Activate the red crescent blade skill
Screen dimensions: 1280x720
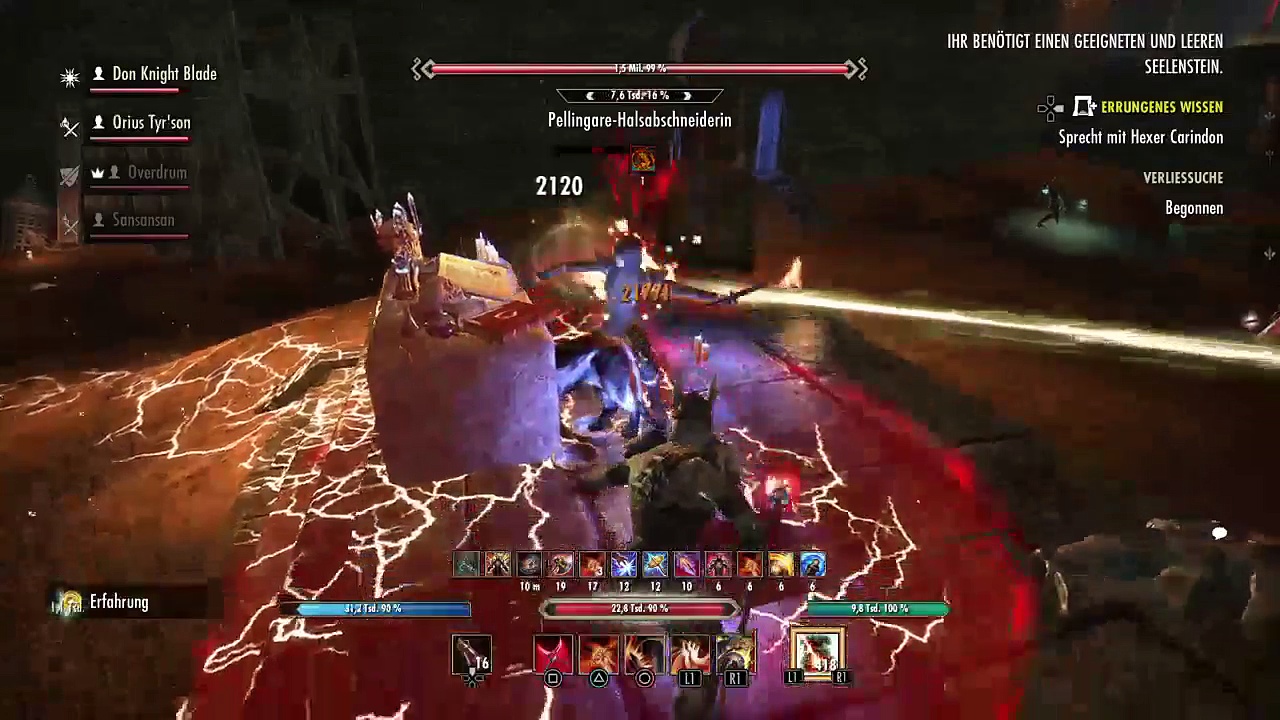(x=552, y=654)
